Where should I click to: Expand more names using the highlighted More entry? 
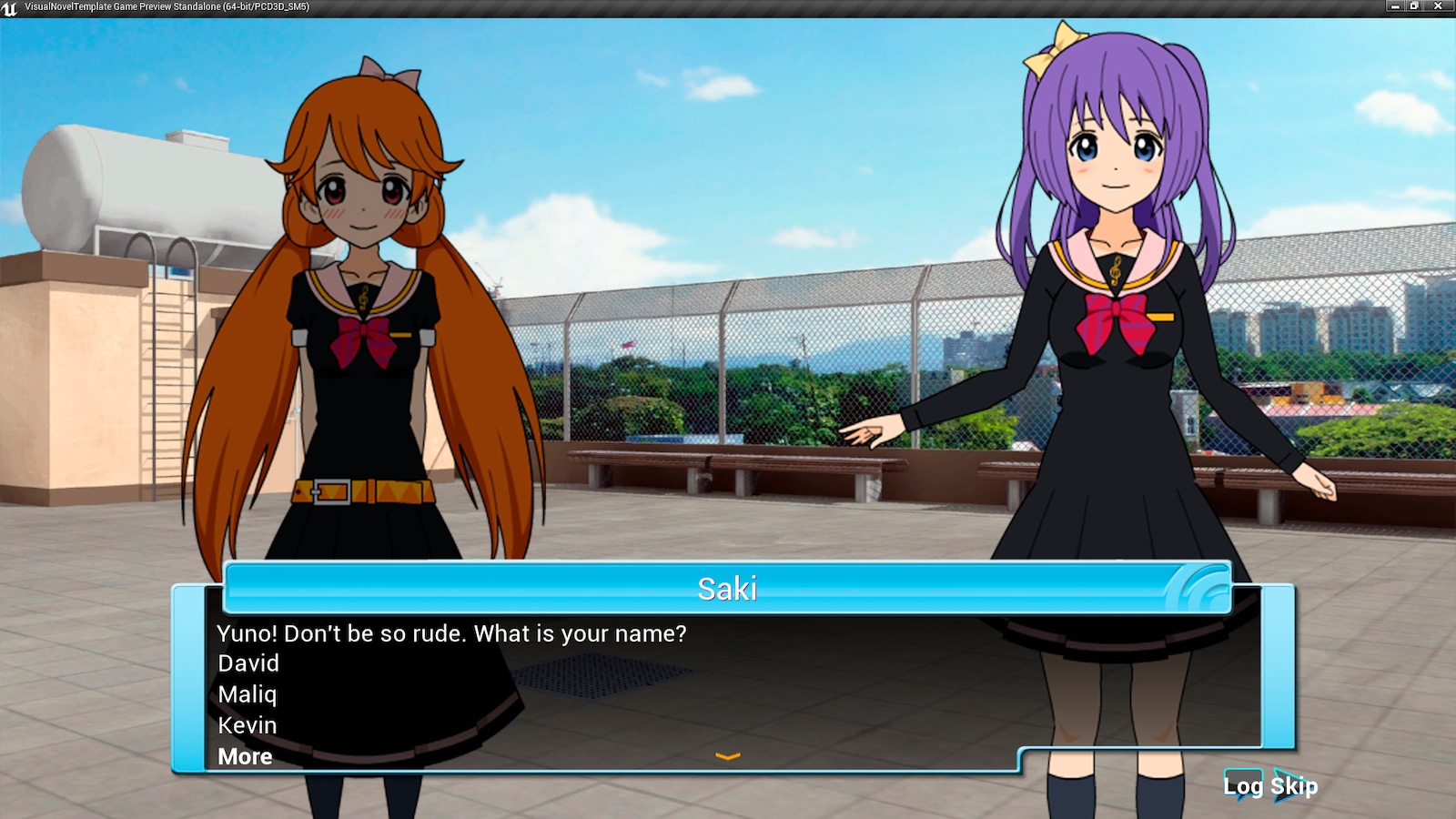click(x=244, y=756)
